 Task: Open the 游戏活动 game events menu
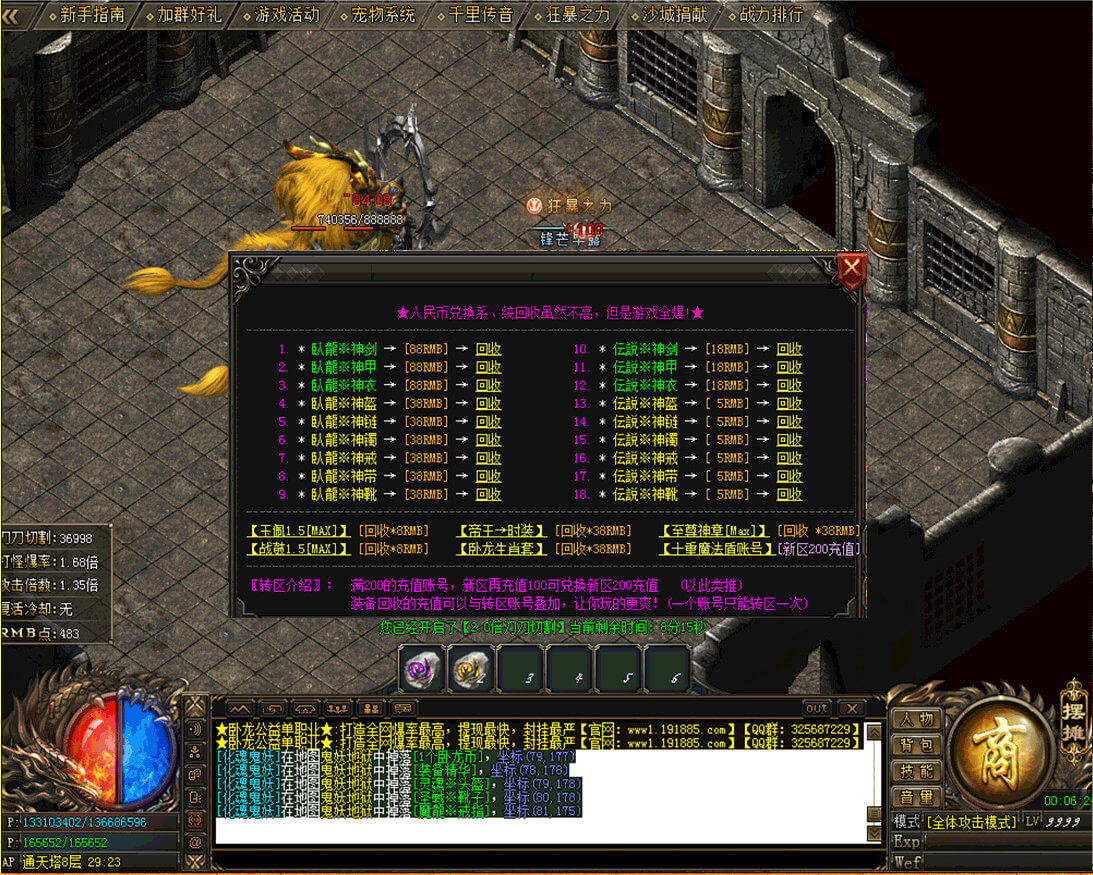286,15
